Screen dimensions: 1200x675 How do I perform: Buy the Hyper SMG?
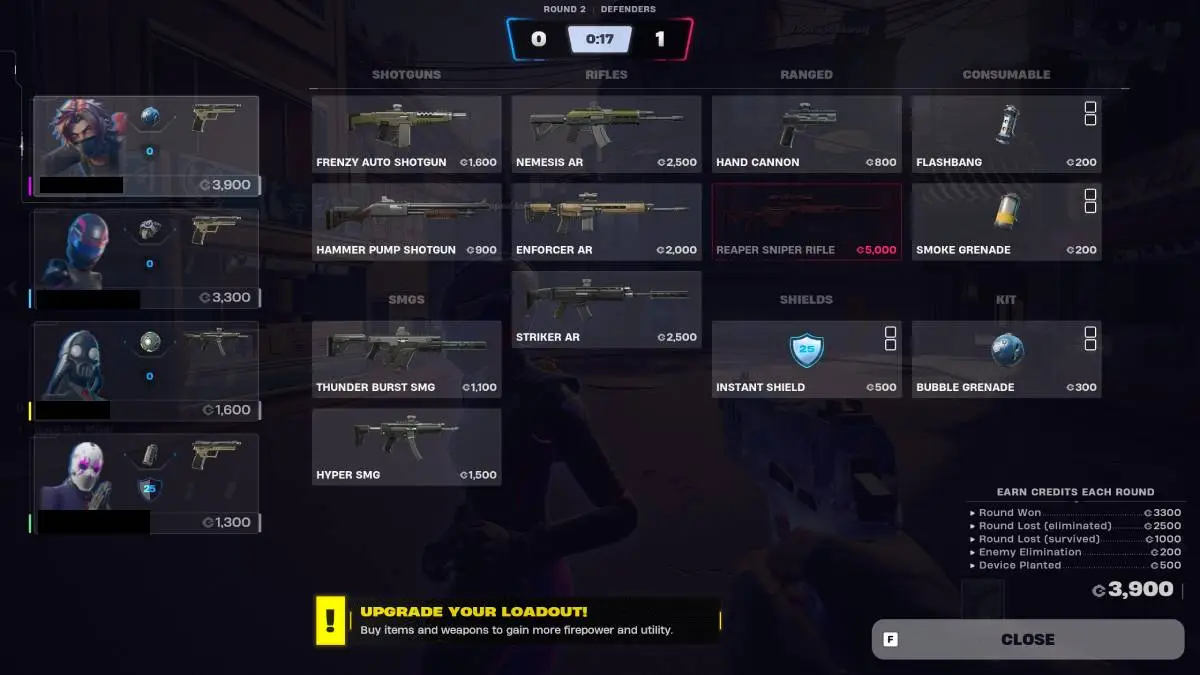[406, 447]
